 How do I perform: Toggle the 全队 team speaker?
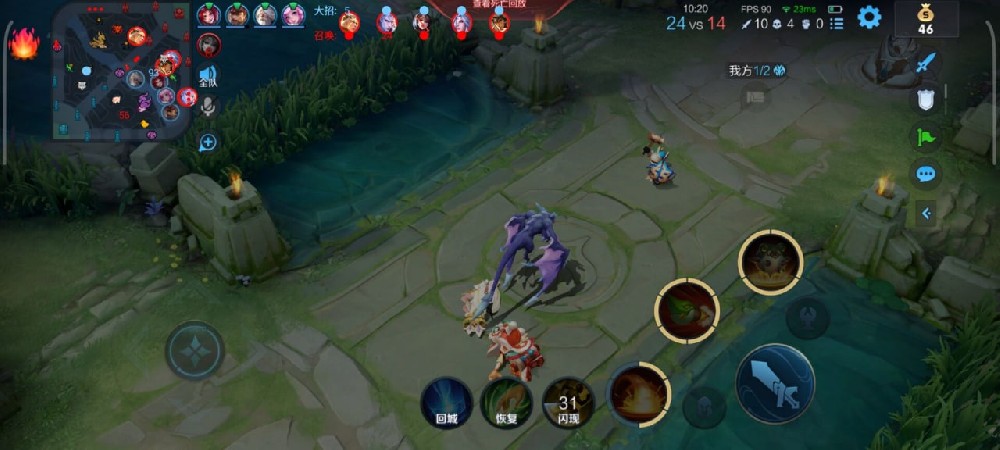[x=208, y=75]
